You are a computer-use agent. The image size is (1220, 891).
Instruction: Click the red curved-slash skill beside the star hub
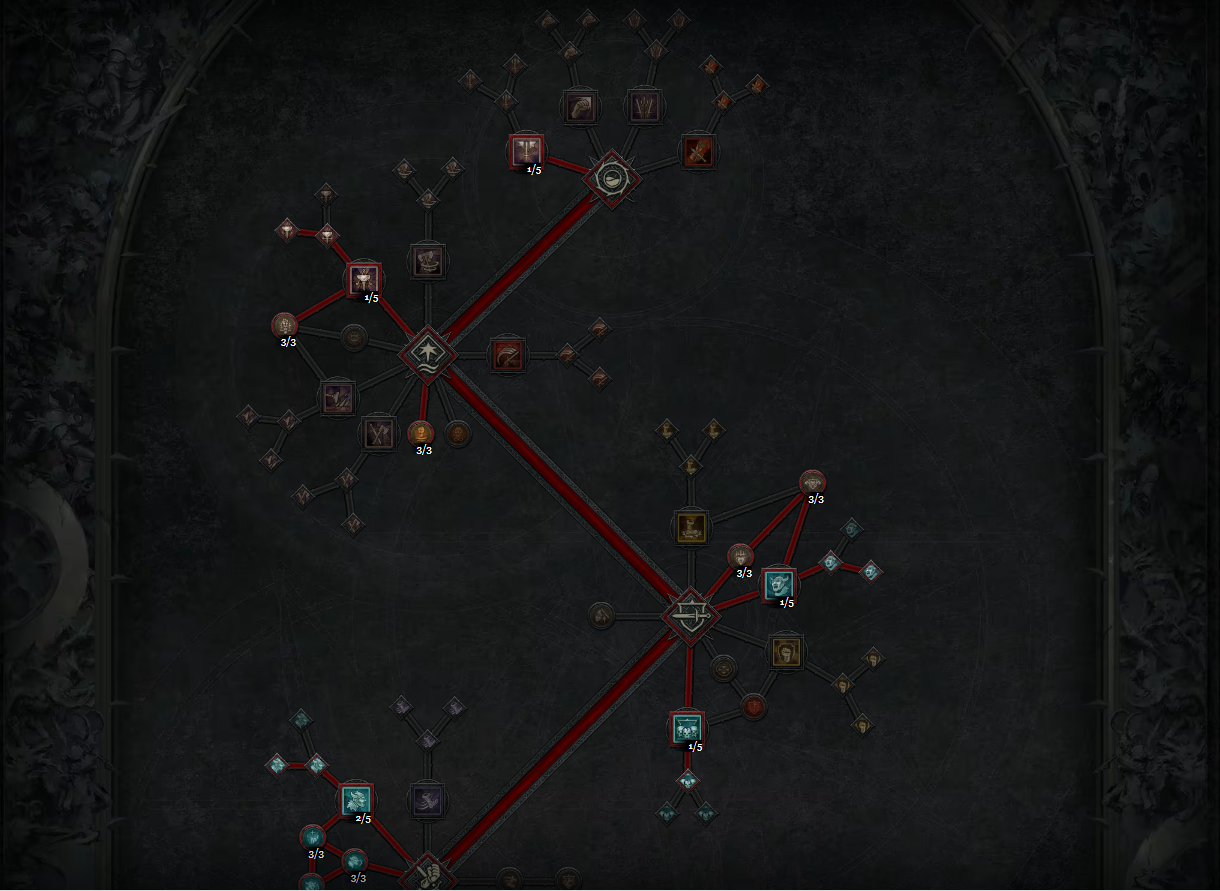coord(508,355)
